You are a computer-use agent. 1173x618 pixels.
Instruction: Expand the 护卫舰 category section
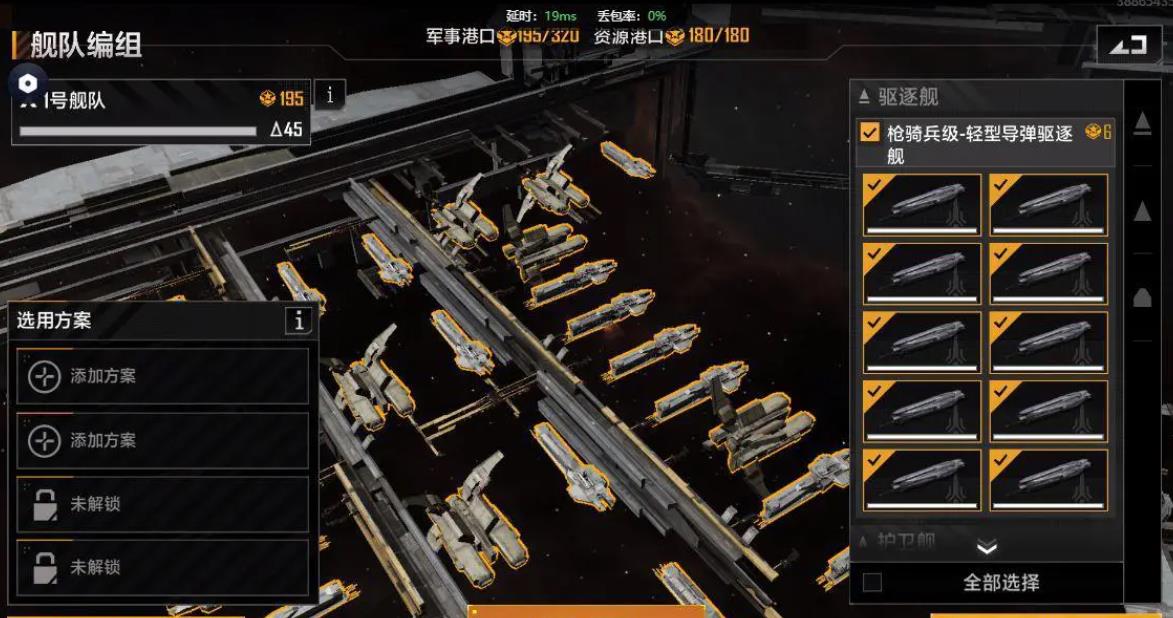click(898, 541)
